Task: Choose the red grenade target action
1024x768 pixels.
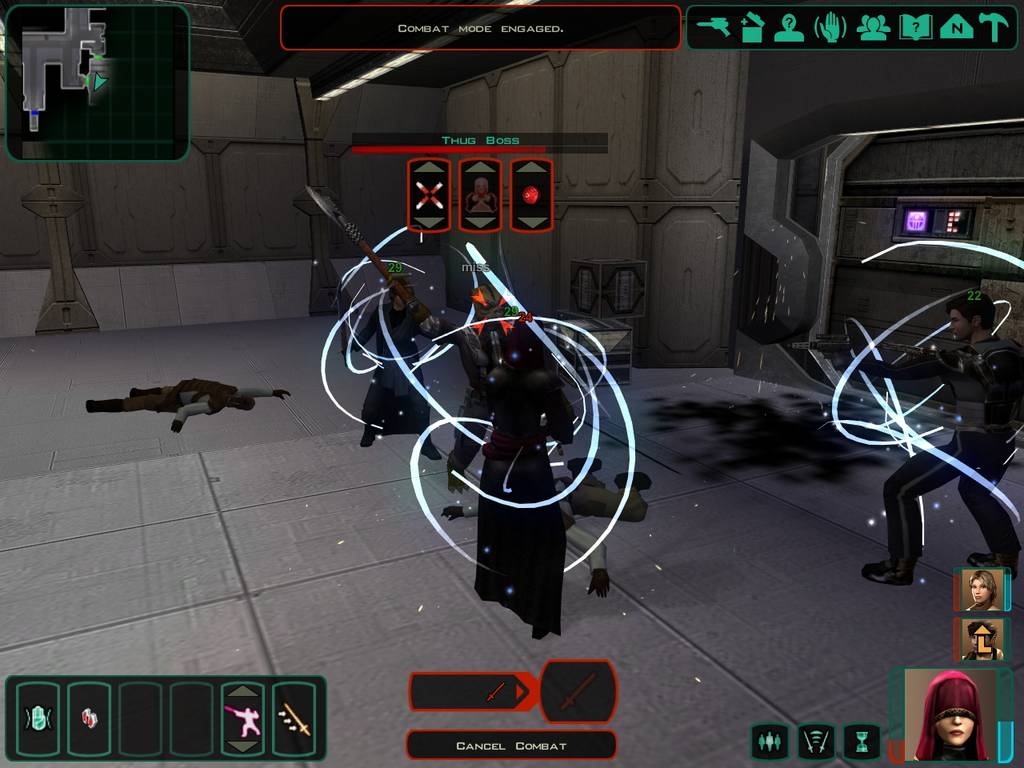Action: pyautogui.click(x=532, y=195)
